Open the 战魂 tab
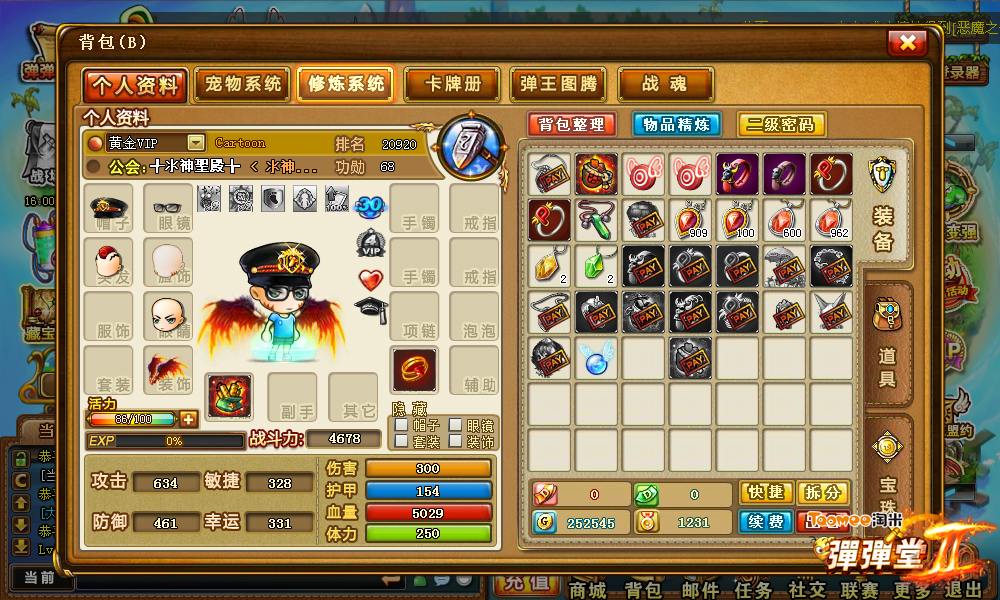1000x600 pixels. (x=665, y=84)
